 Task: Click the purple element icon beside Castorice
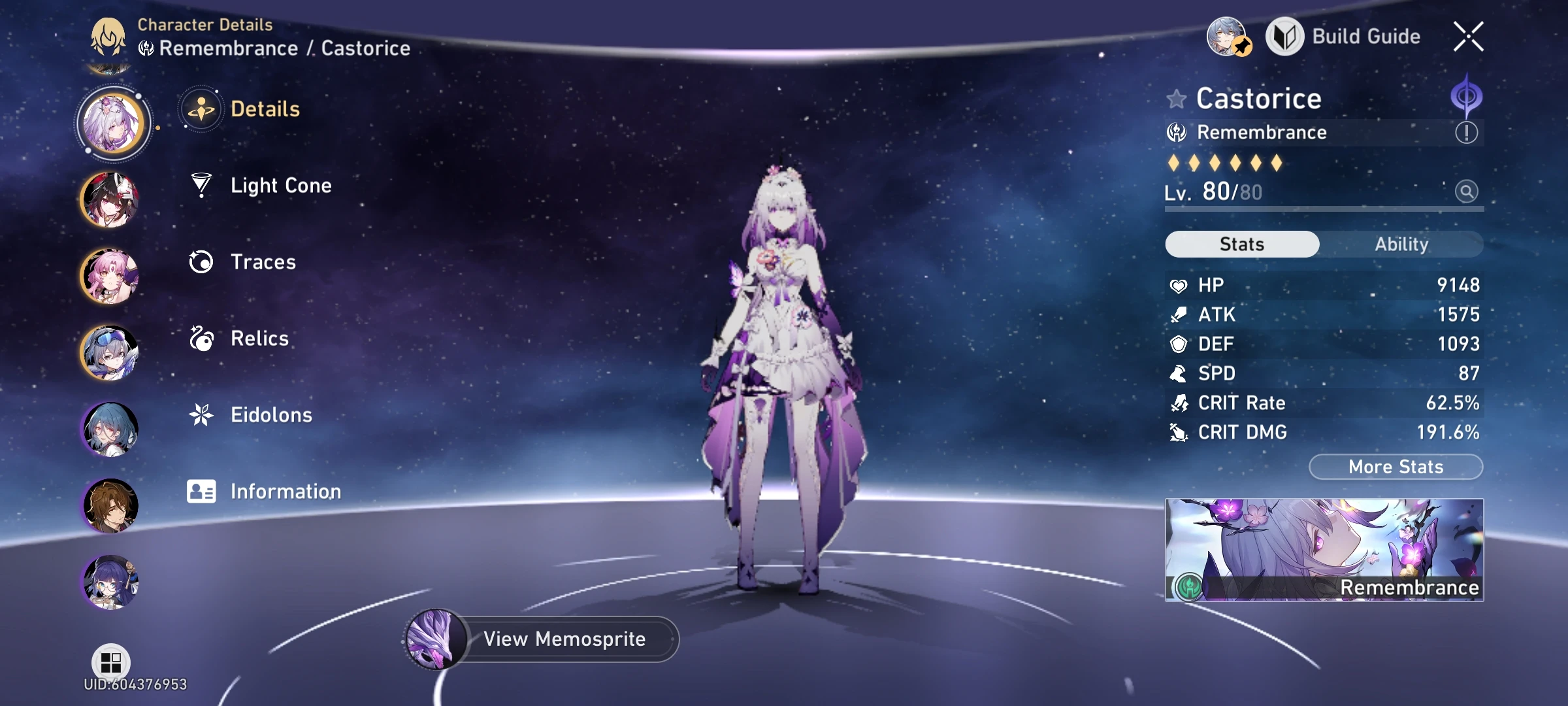[x=1467, y=95]
